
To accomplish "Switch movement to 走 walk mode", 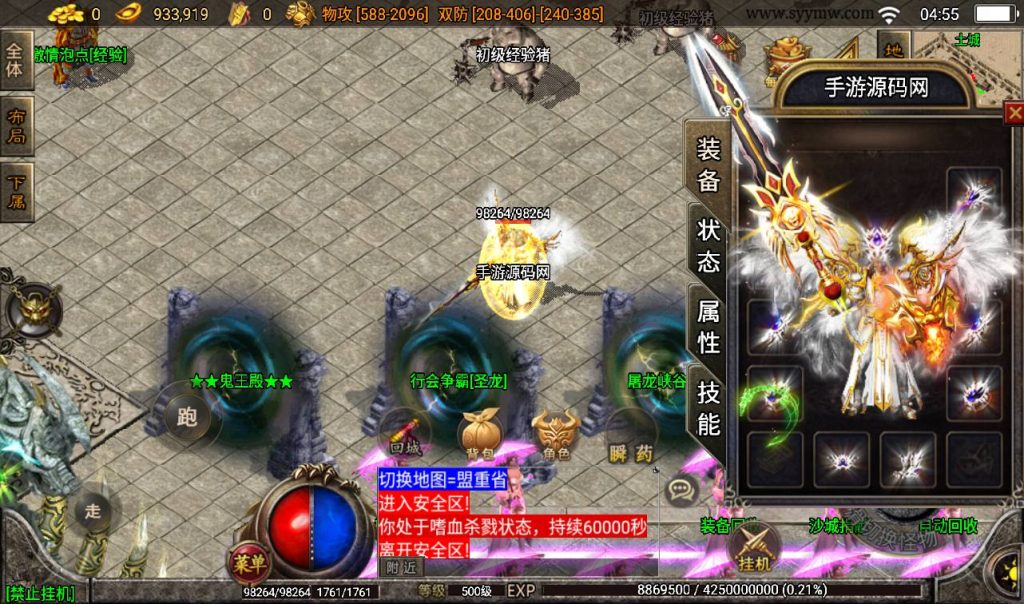I will click(93, 510).
